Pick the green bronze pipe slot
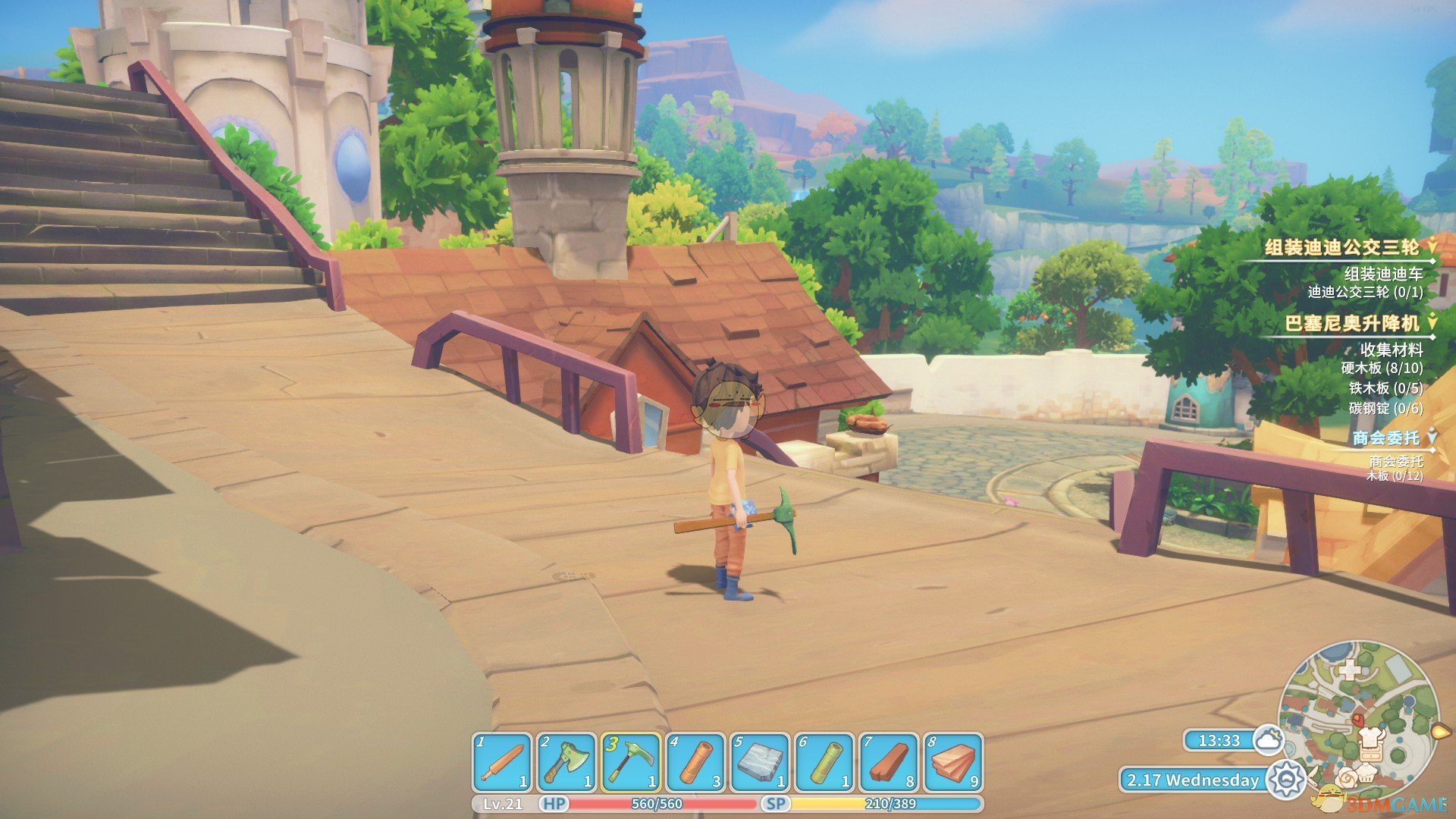 tap(824, 762)
